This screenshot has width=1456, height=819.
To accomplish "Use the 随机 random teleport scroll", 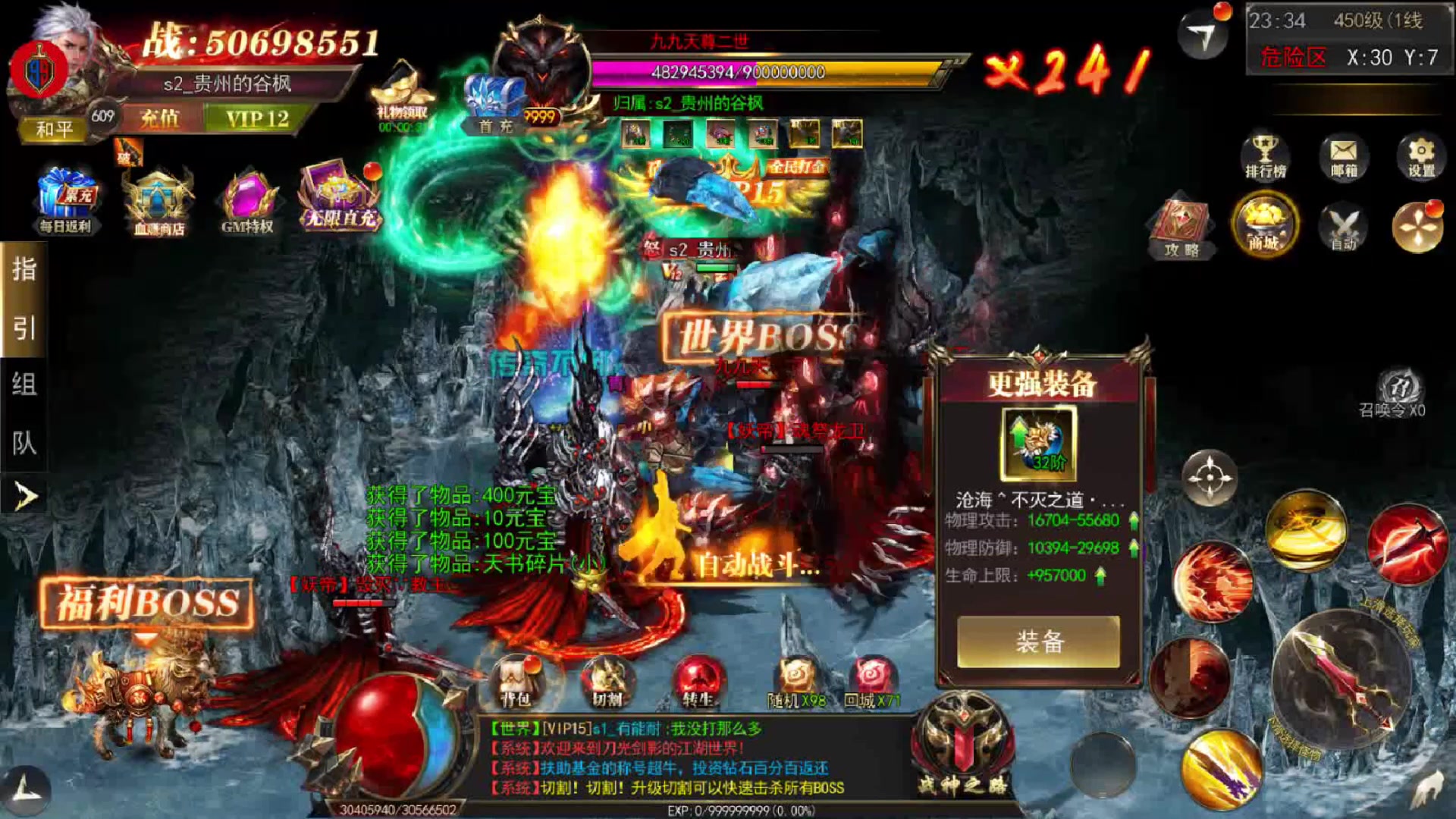I will 796,682.
